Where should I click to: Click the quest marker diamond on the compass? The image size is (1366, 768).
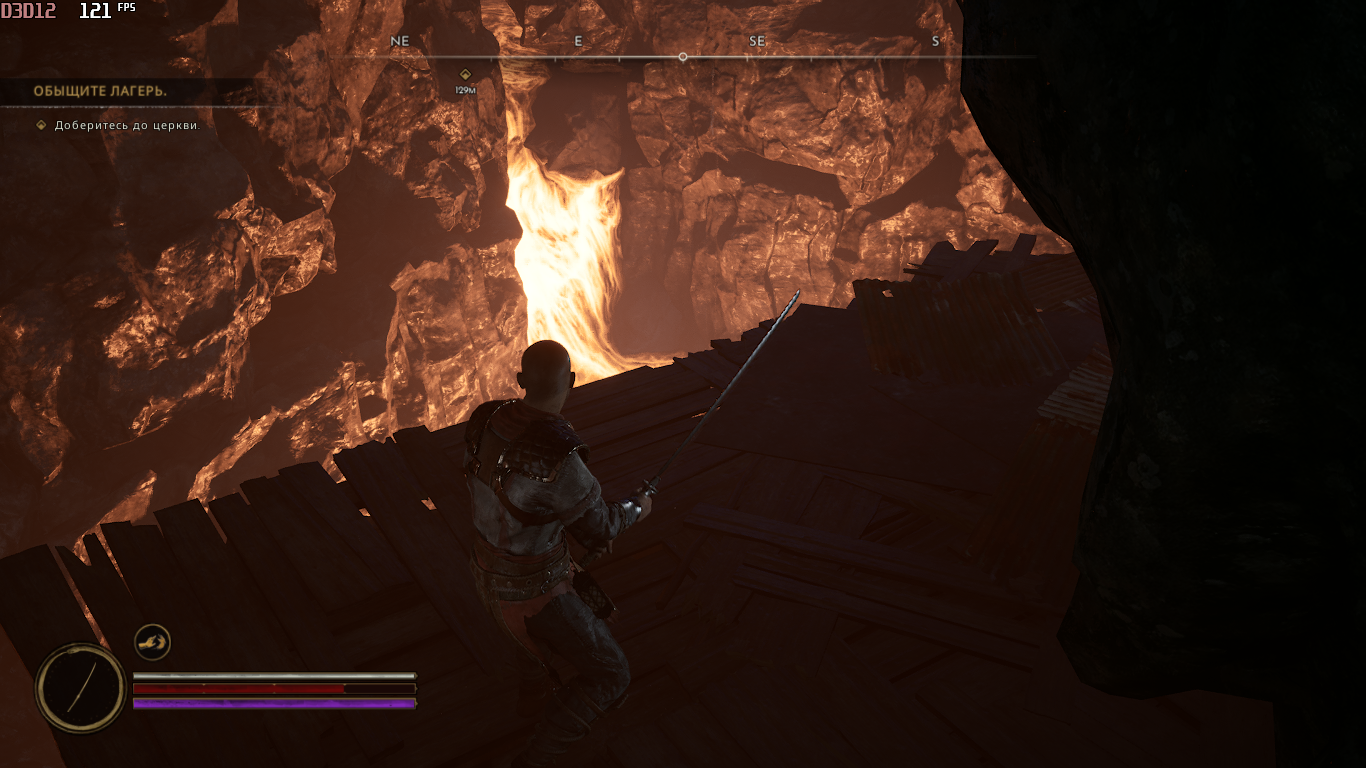465,74
